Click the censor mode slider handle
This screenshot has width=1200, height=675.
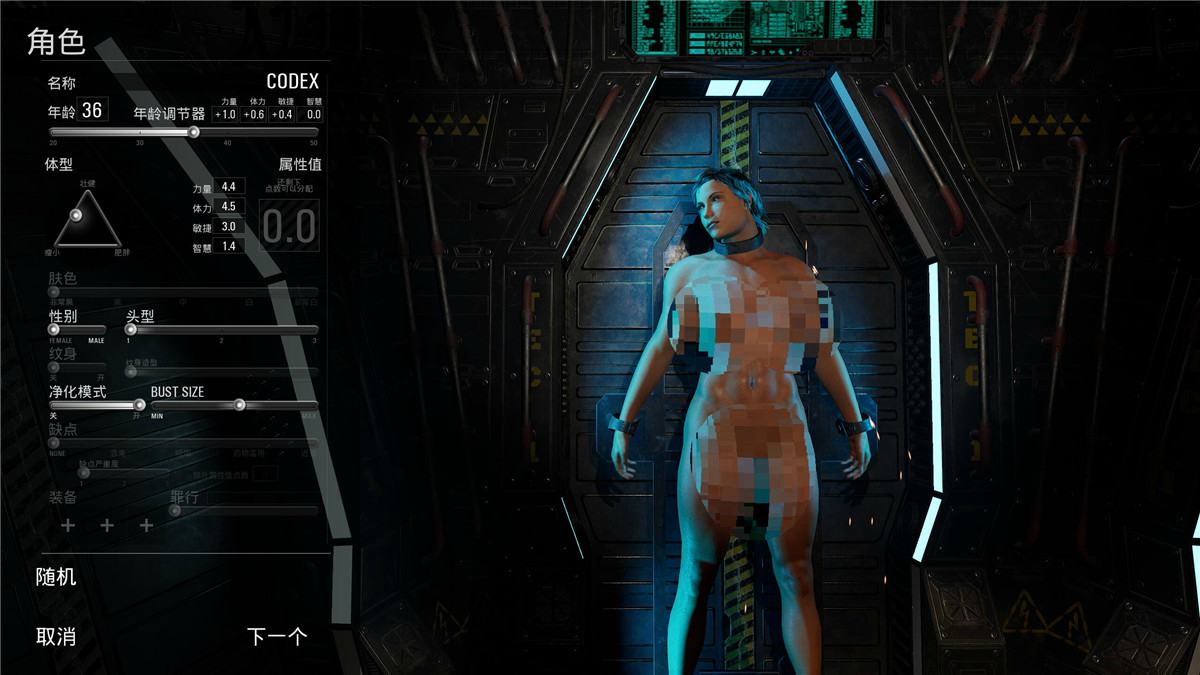click(x=139, y=405)
